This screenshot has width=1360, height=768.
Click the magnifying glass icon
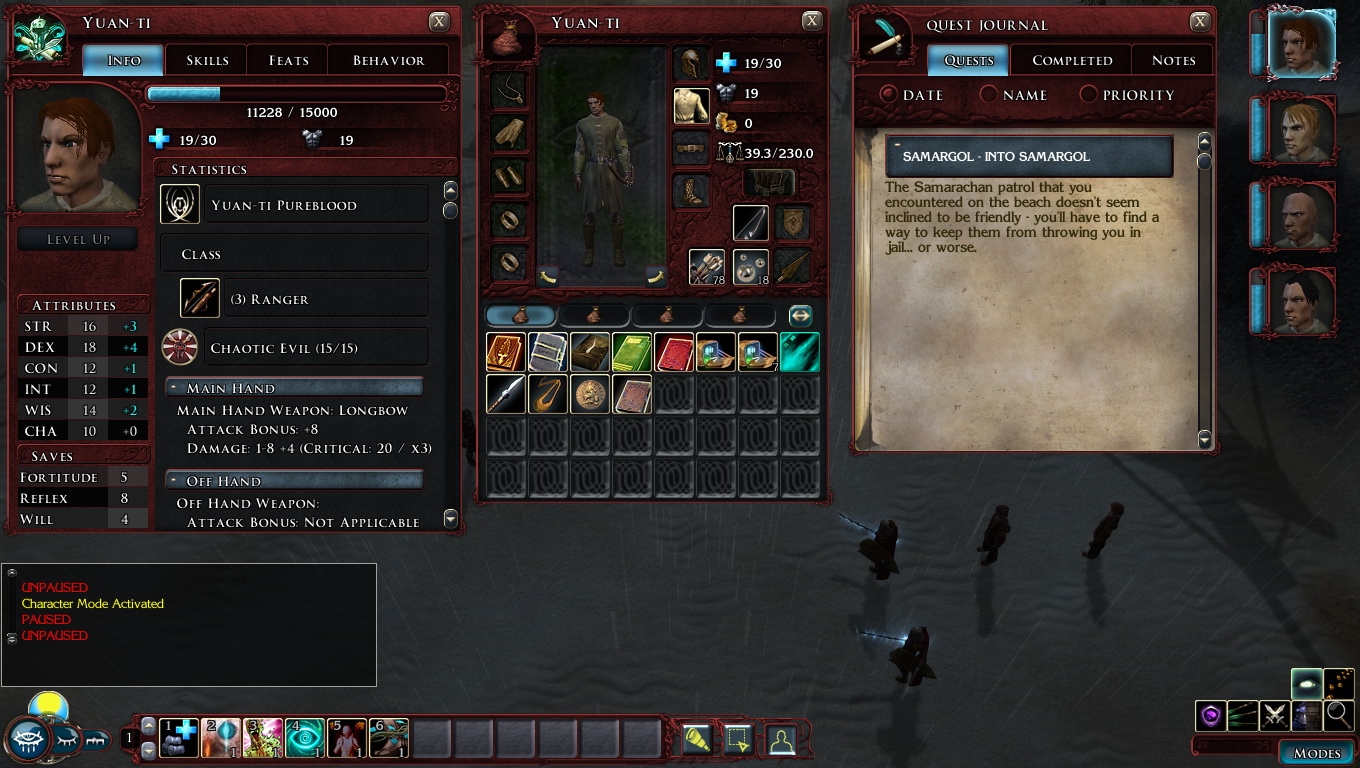1338,715
